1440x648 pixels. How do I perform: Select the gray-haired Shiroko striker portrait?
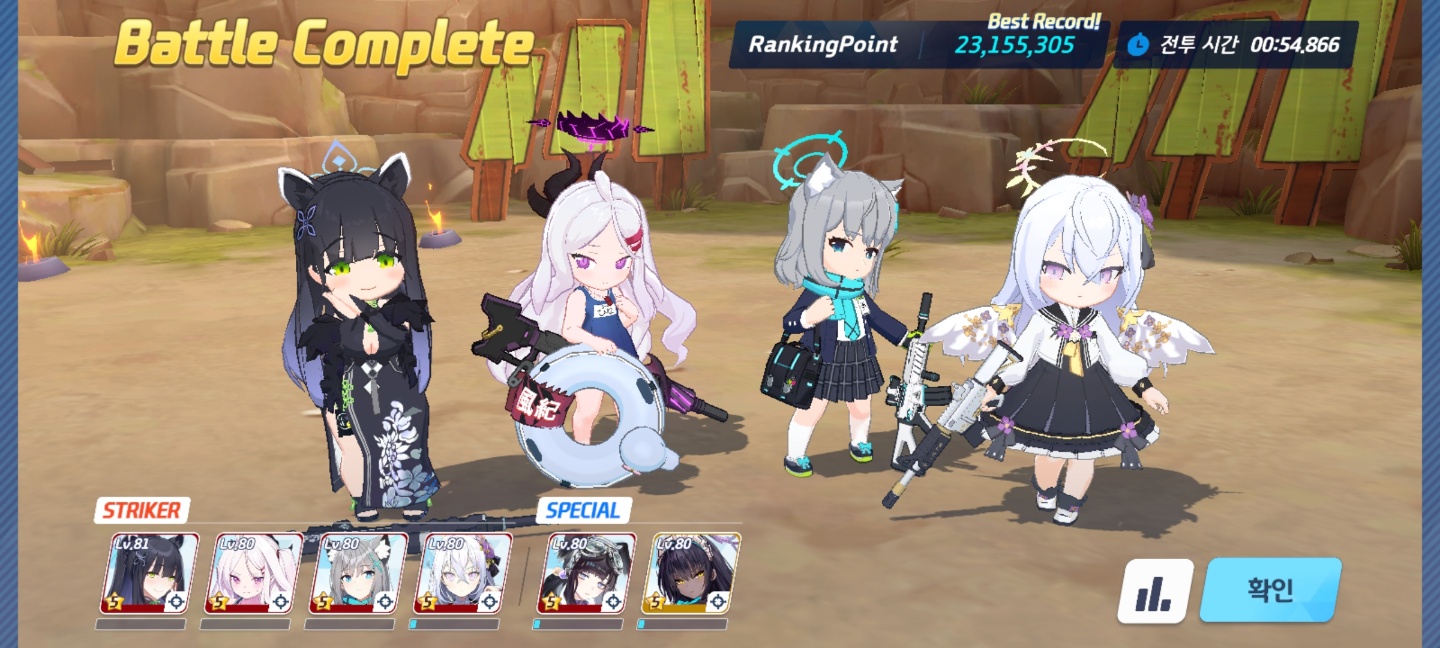(x=358, y=573)
